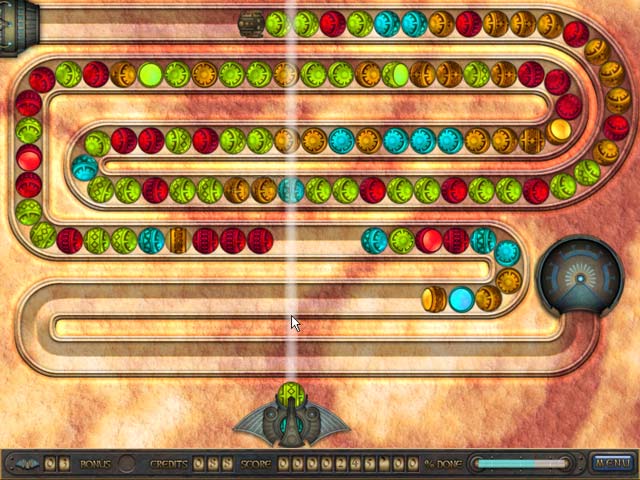This screenshot has height=480, width=640.
Task: Open the MENU button
Action: 610,463
